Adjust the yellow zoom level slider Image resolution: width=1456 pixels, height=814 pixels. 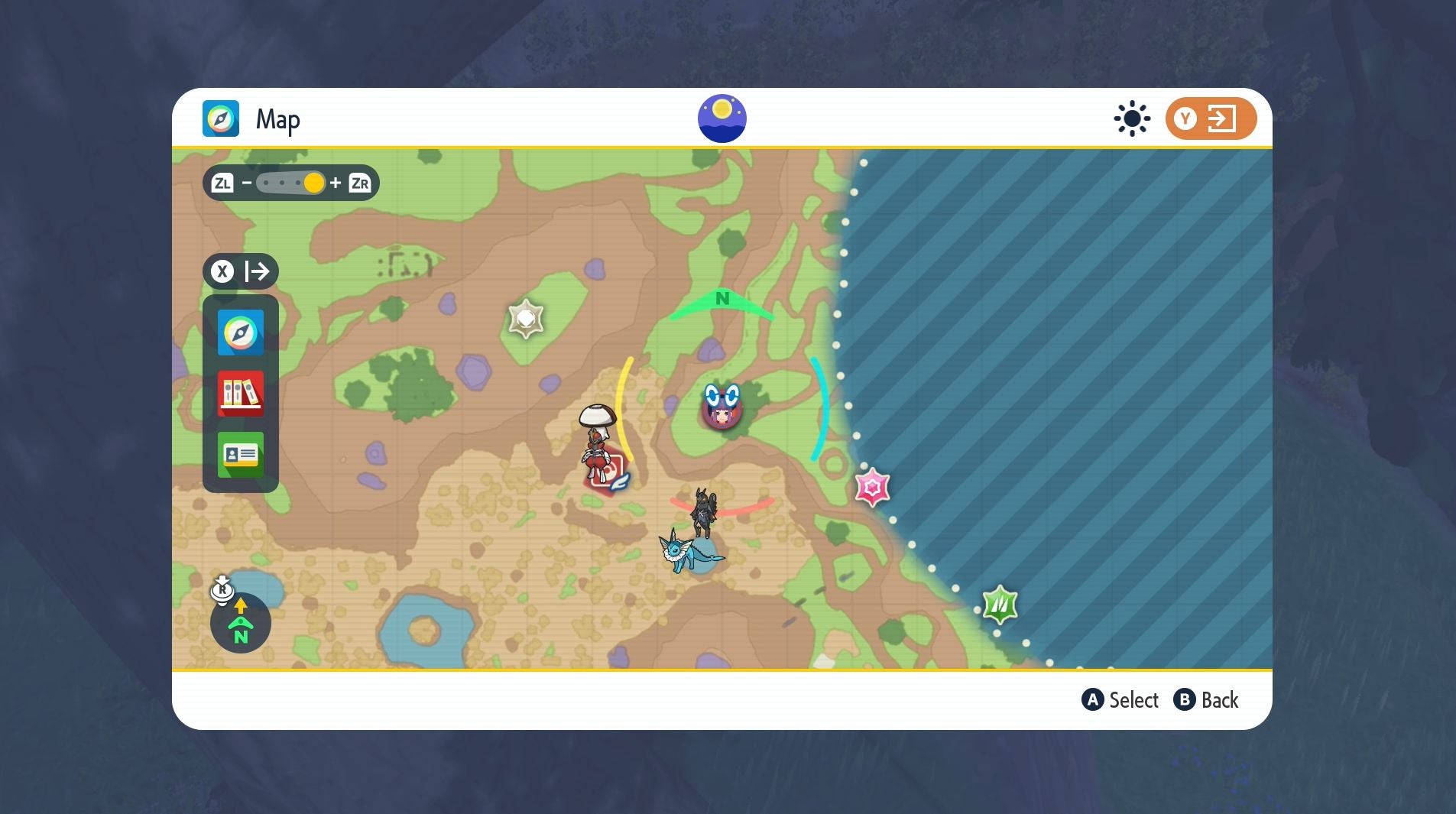(314, 182)
